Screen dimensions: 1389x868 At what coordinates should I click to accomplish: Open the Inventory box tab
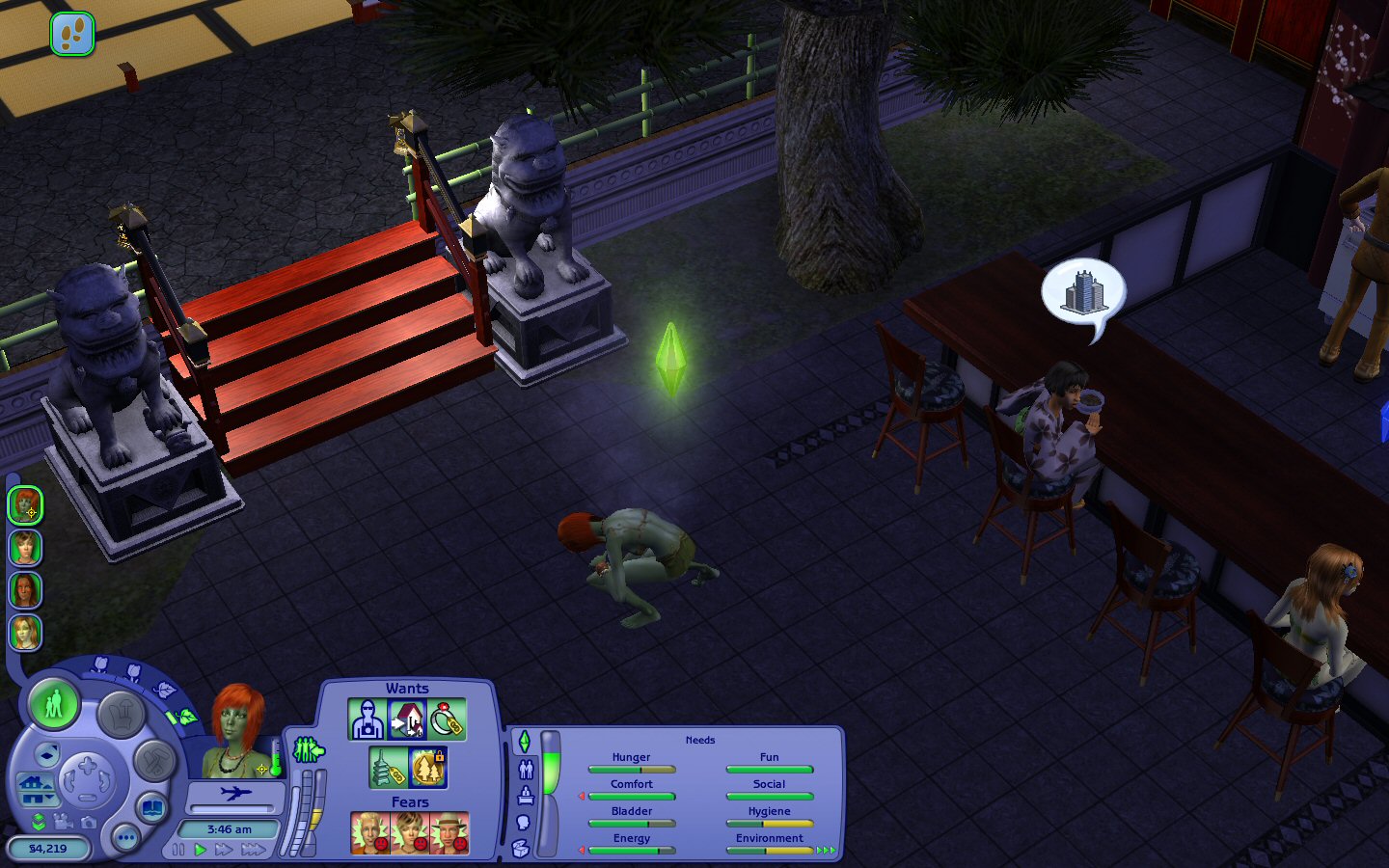tap(521, 849)
